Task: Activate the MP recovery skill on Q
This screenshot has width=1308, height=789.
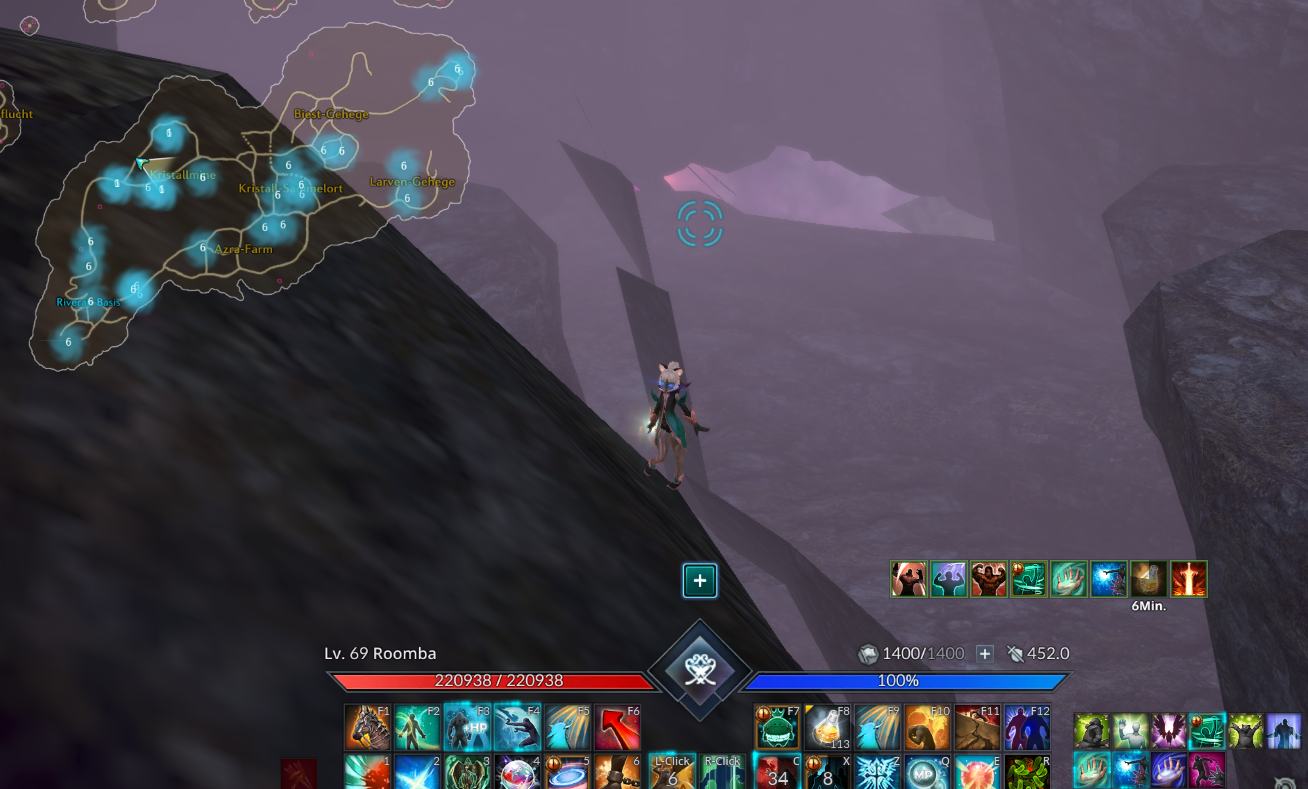Action: [927, 773]
